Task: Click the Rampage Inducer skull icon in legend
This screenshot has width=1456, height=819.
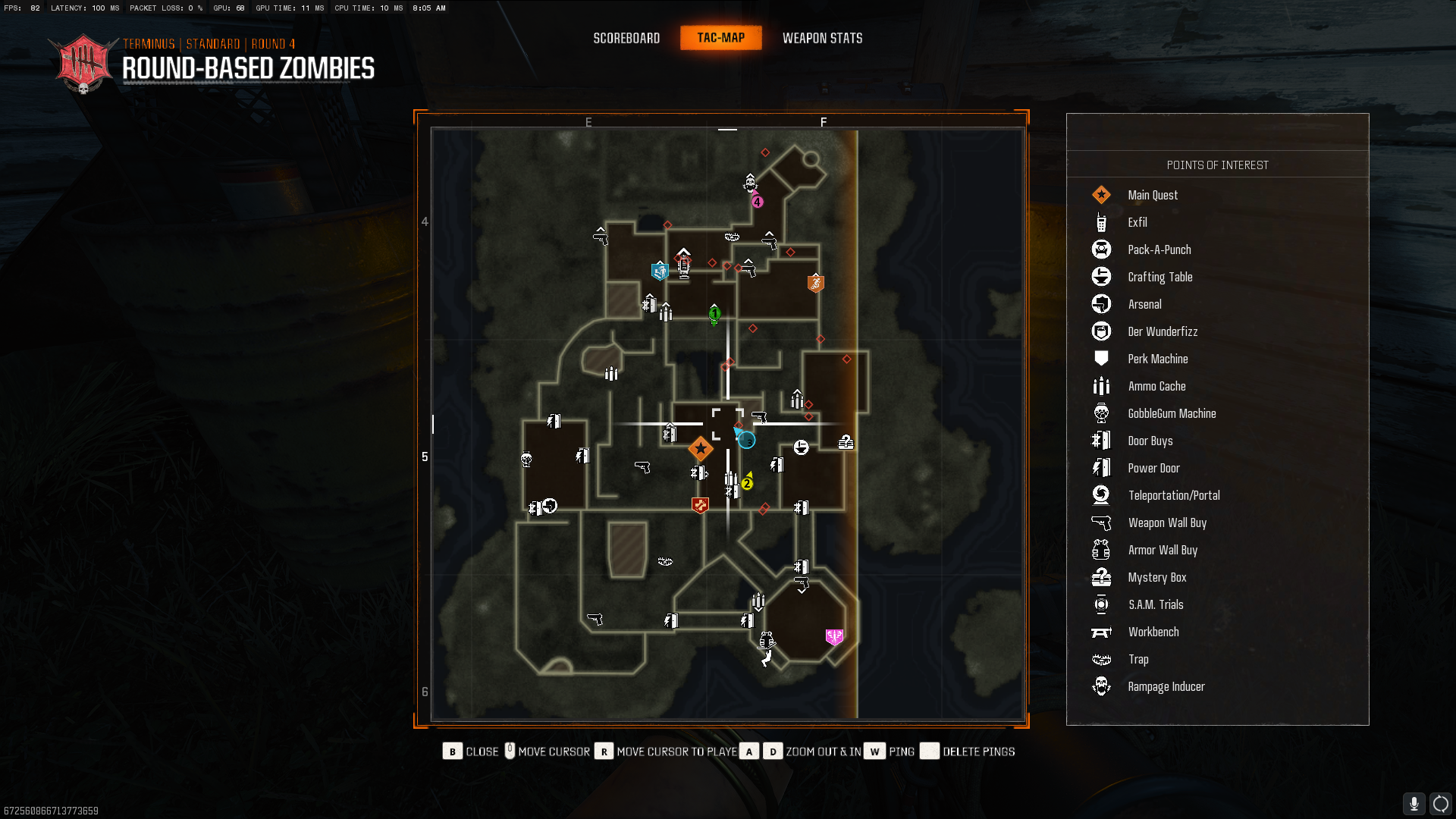Action: (x=1101, y=686)
